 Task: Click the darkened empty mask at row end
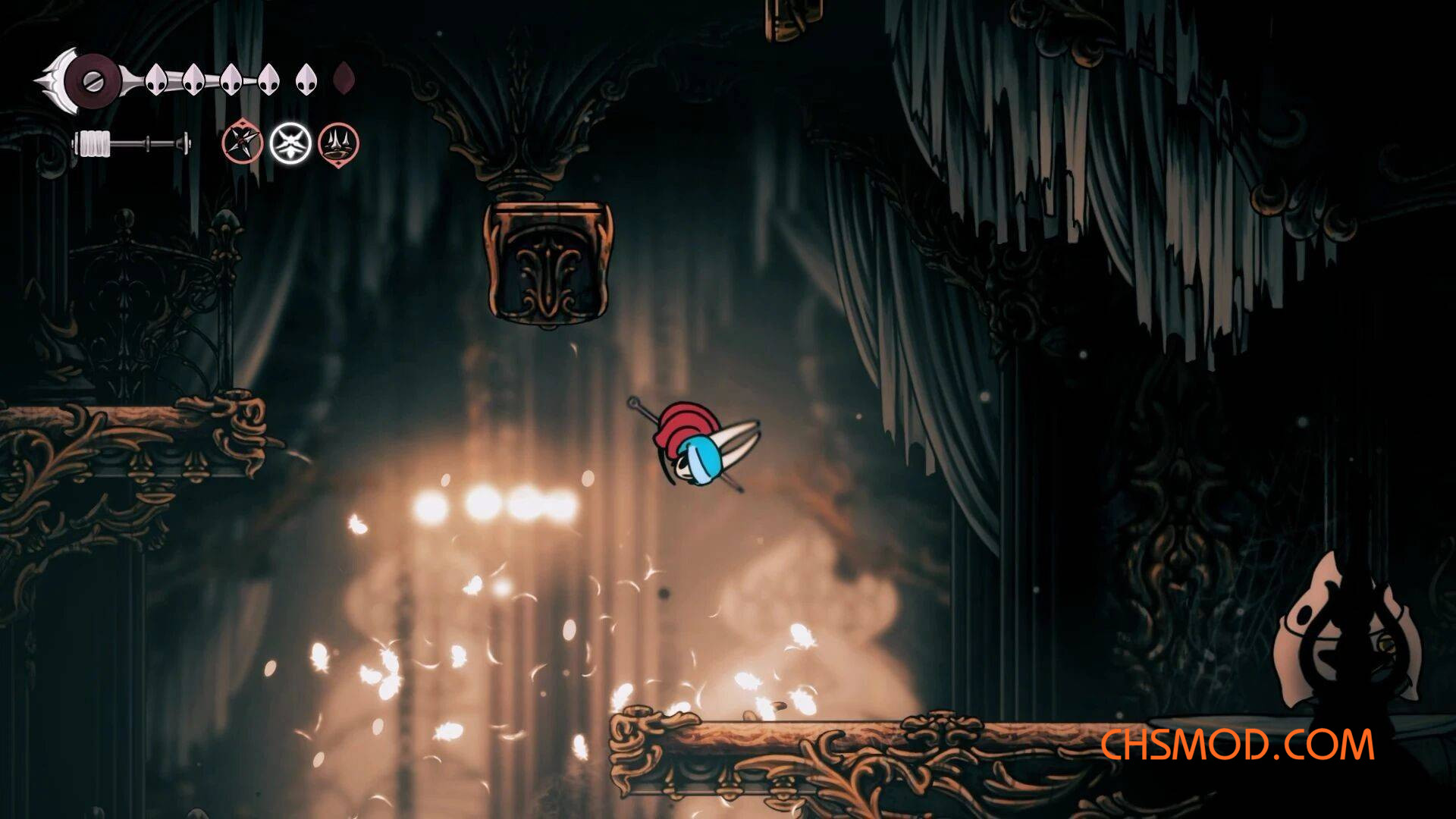[x=345, y=78]
